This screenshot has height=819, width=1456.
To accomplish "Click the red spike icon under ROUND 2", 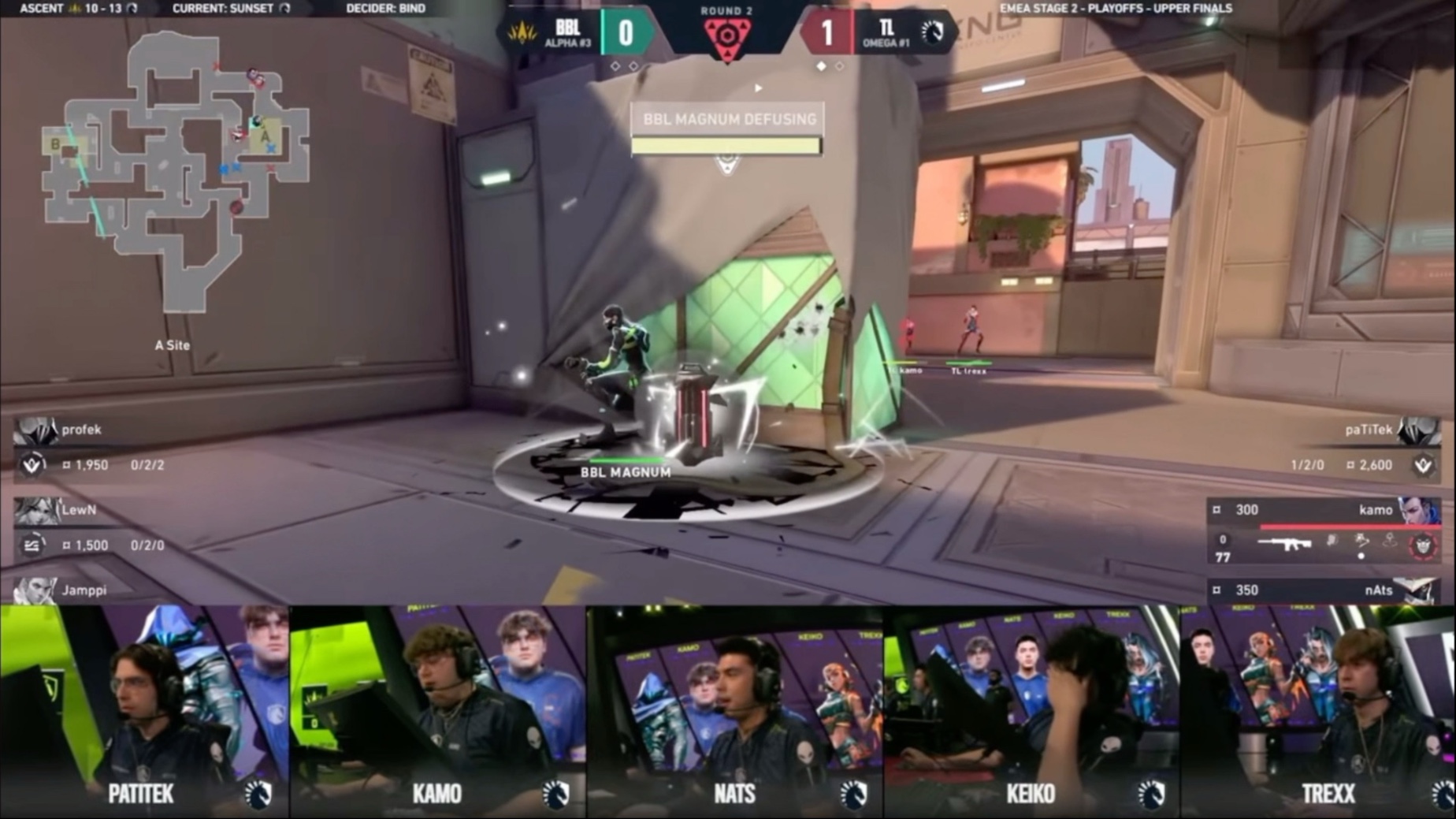I will (727, 35).
